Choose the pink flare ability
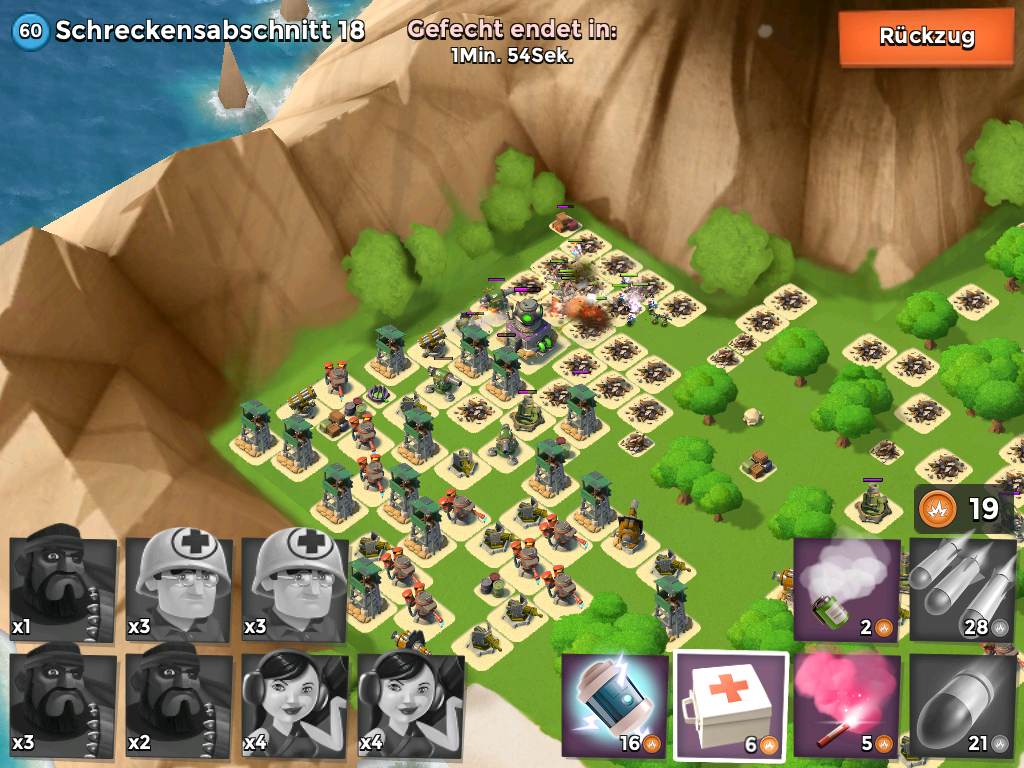The width and height of the screenshot is (1024, 768). (x=846, y=704)
